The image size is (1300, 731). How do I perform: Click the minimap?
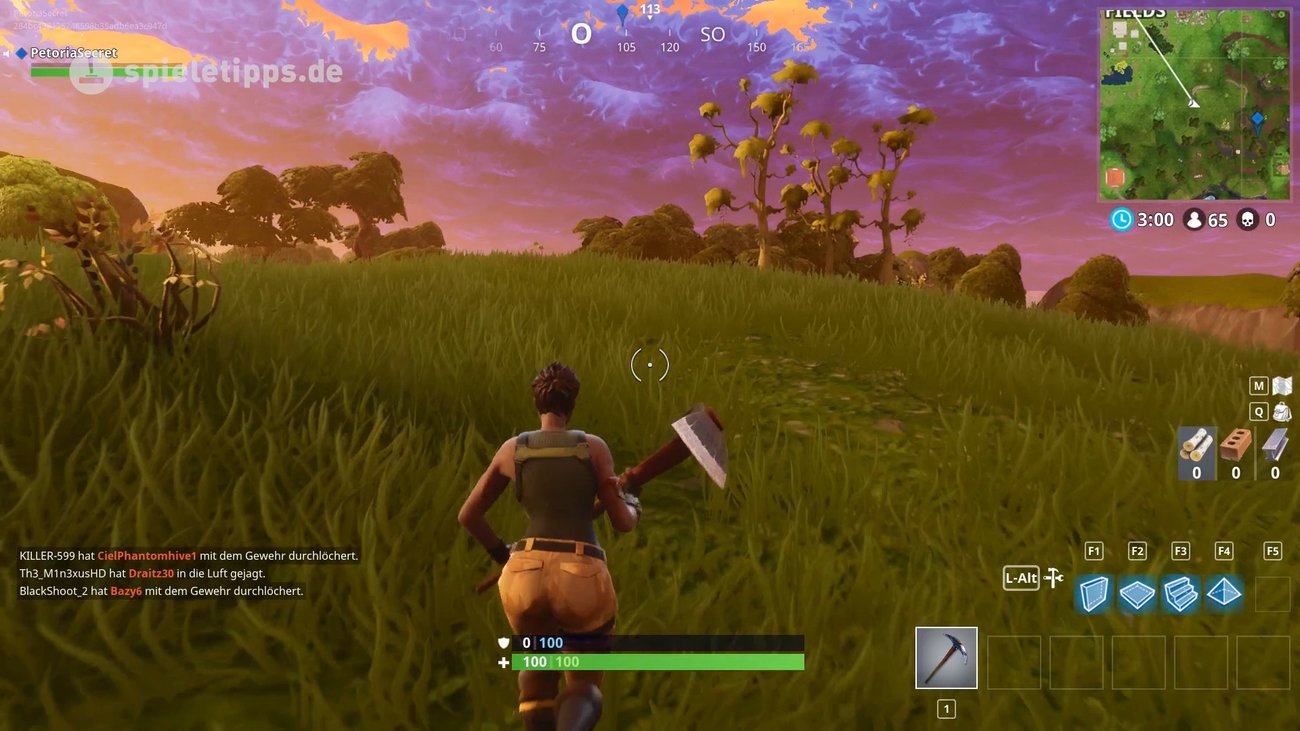1195,105
